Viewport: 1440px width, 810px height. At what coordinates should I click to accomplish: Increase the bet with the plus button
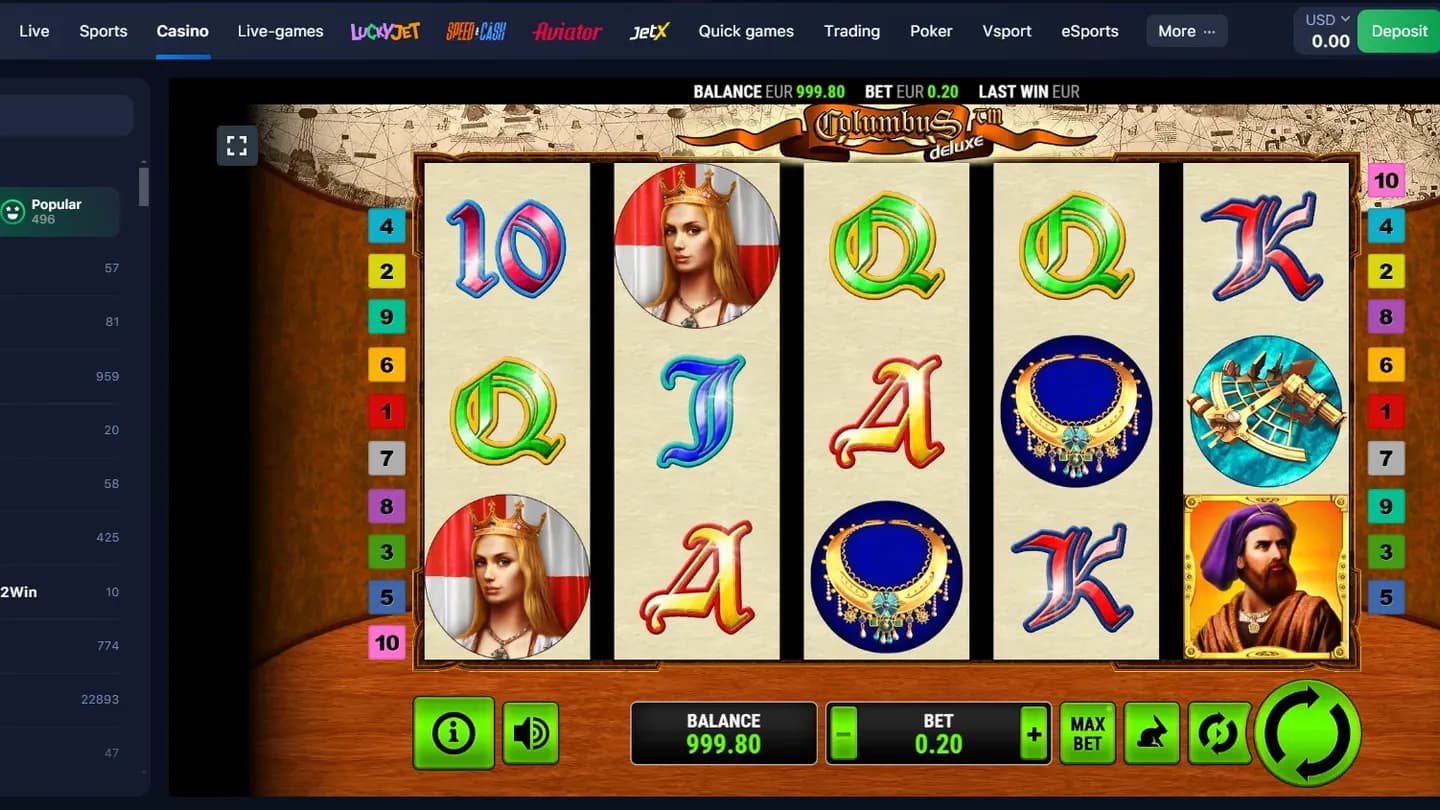(1033, 733)
